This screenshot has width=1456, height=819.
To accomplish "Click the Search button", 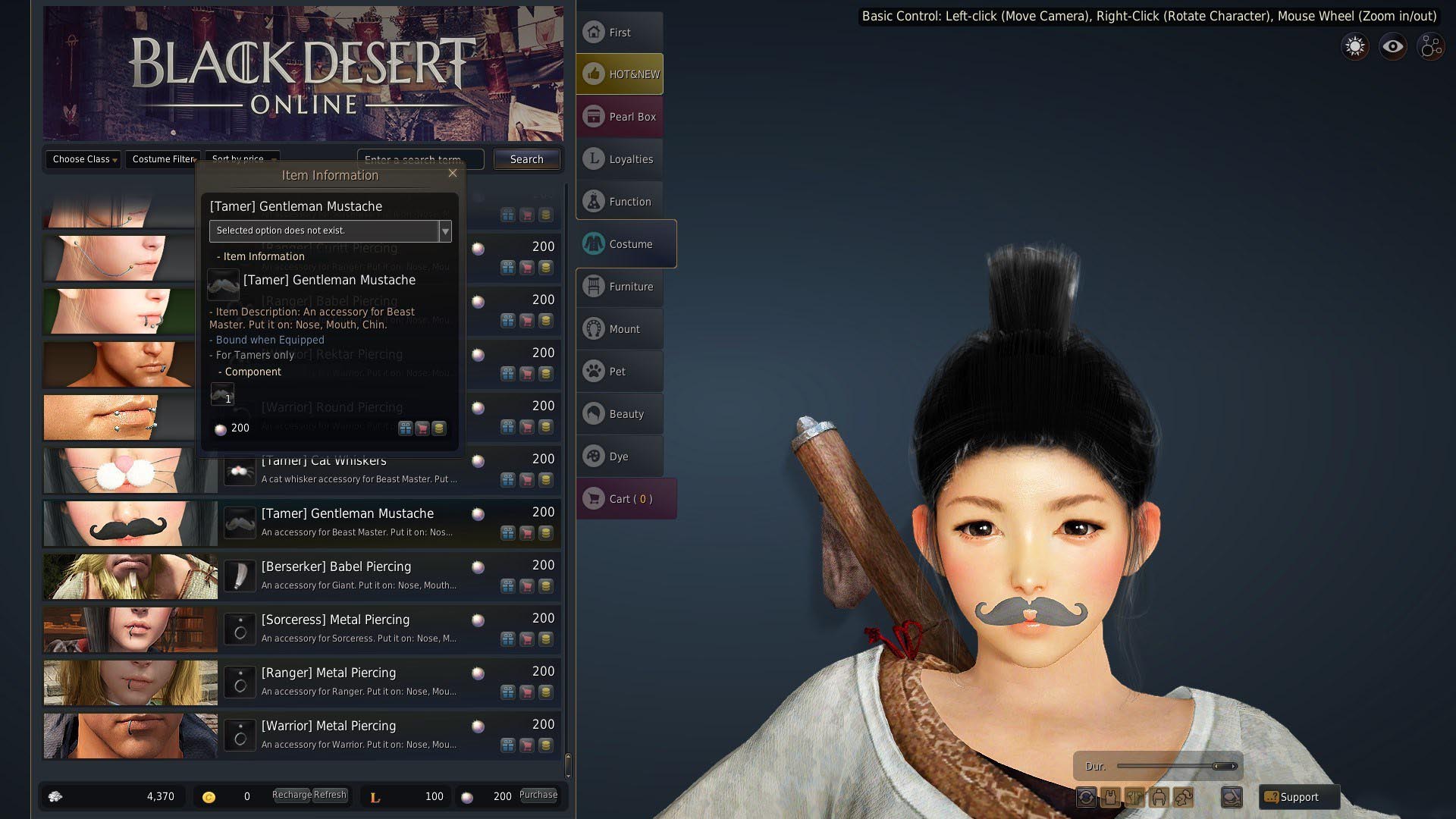I will point(526,159).
